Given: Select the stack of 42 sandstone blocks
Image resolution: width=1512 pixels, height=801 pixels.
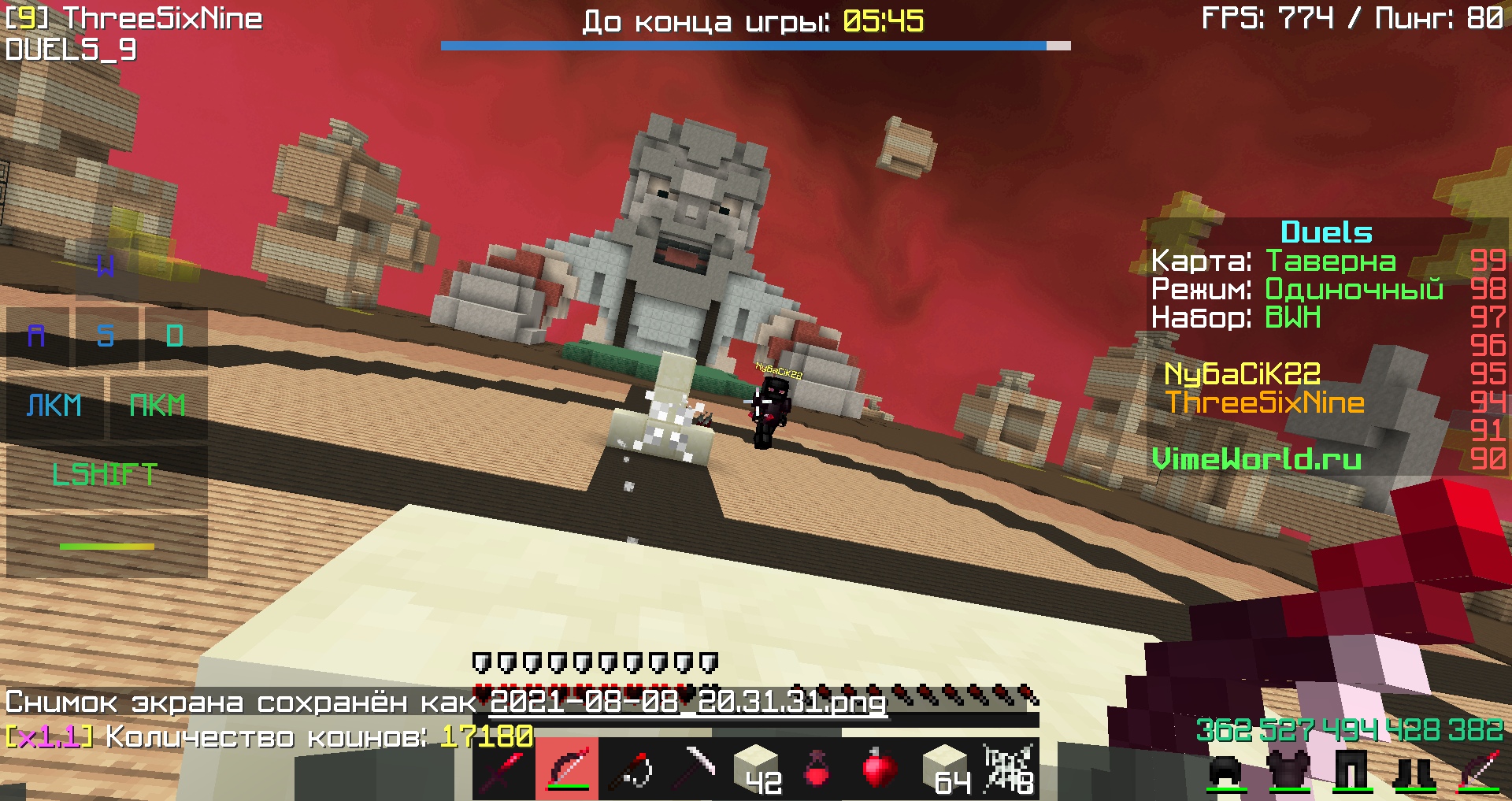Looking at the screenshot, I should tap(756, 770).
